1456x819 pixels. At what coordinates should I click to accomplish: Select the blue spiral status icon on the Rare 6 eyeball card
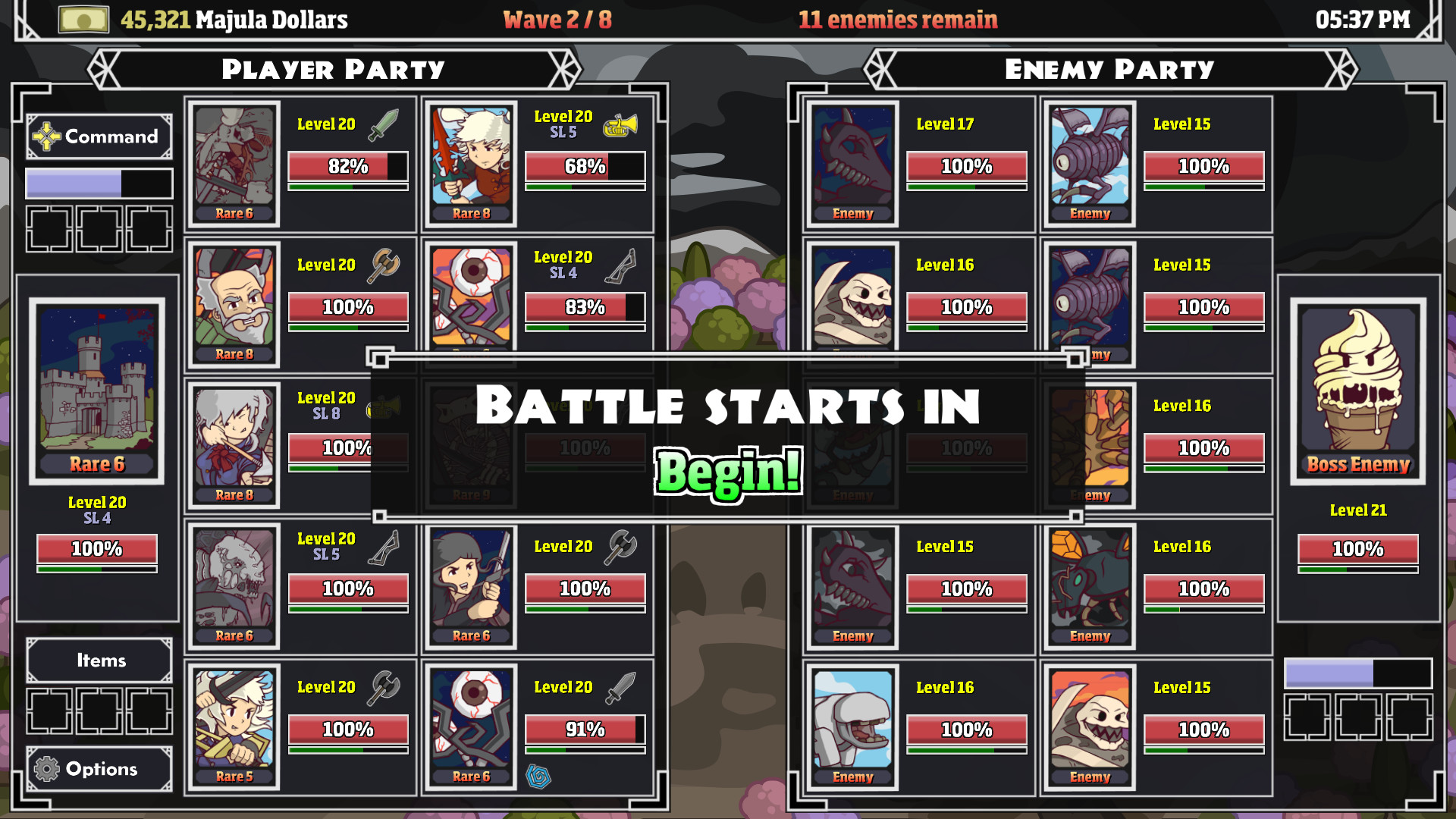tap(540, 777)
